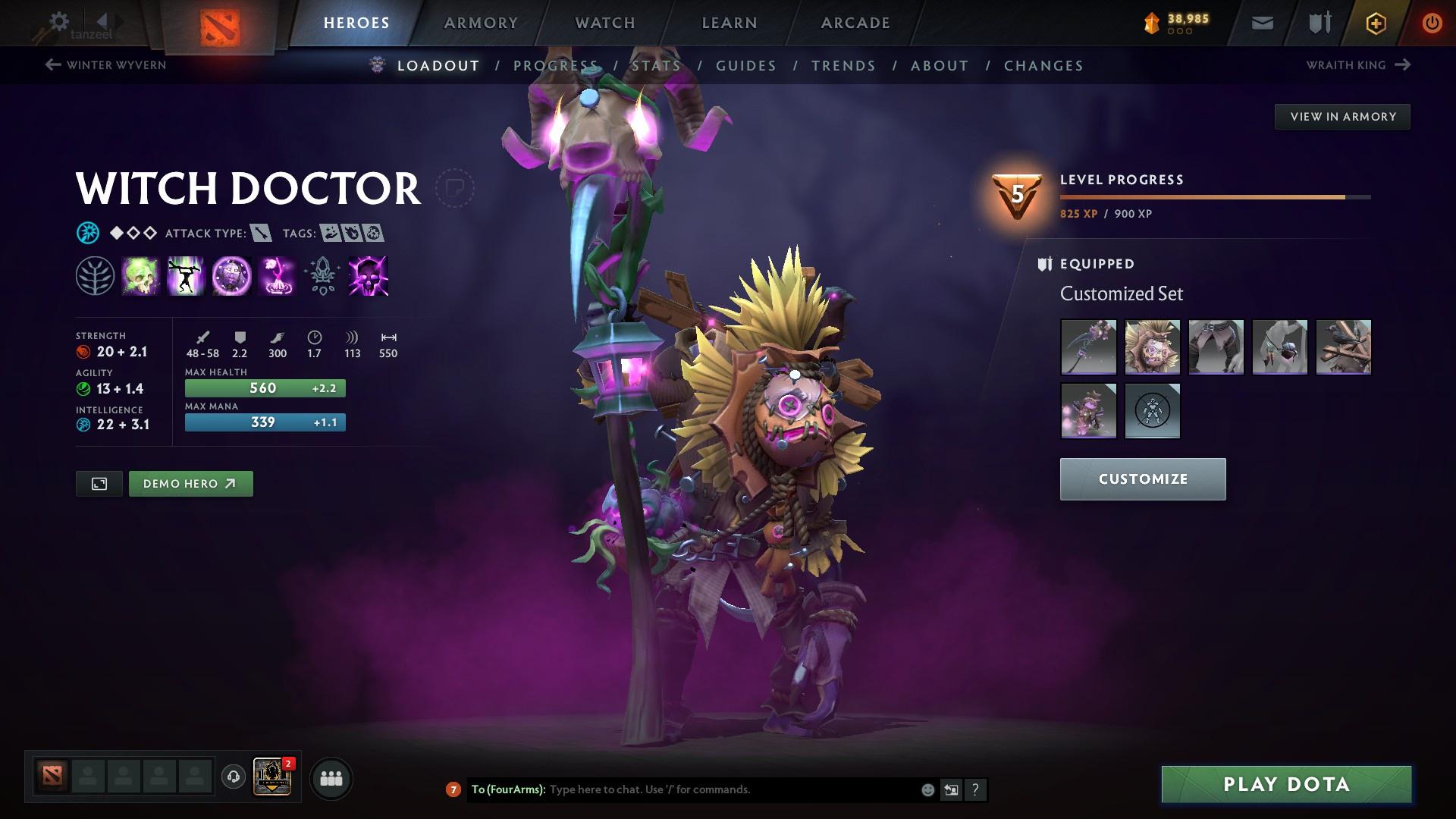Click the power off icon
This screenshot has width=1456, height=819.
tap(1432, 23)
